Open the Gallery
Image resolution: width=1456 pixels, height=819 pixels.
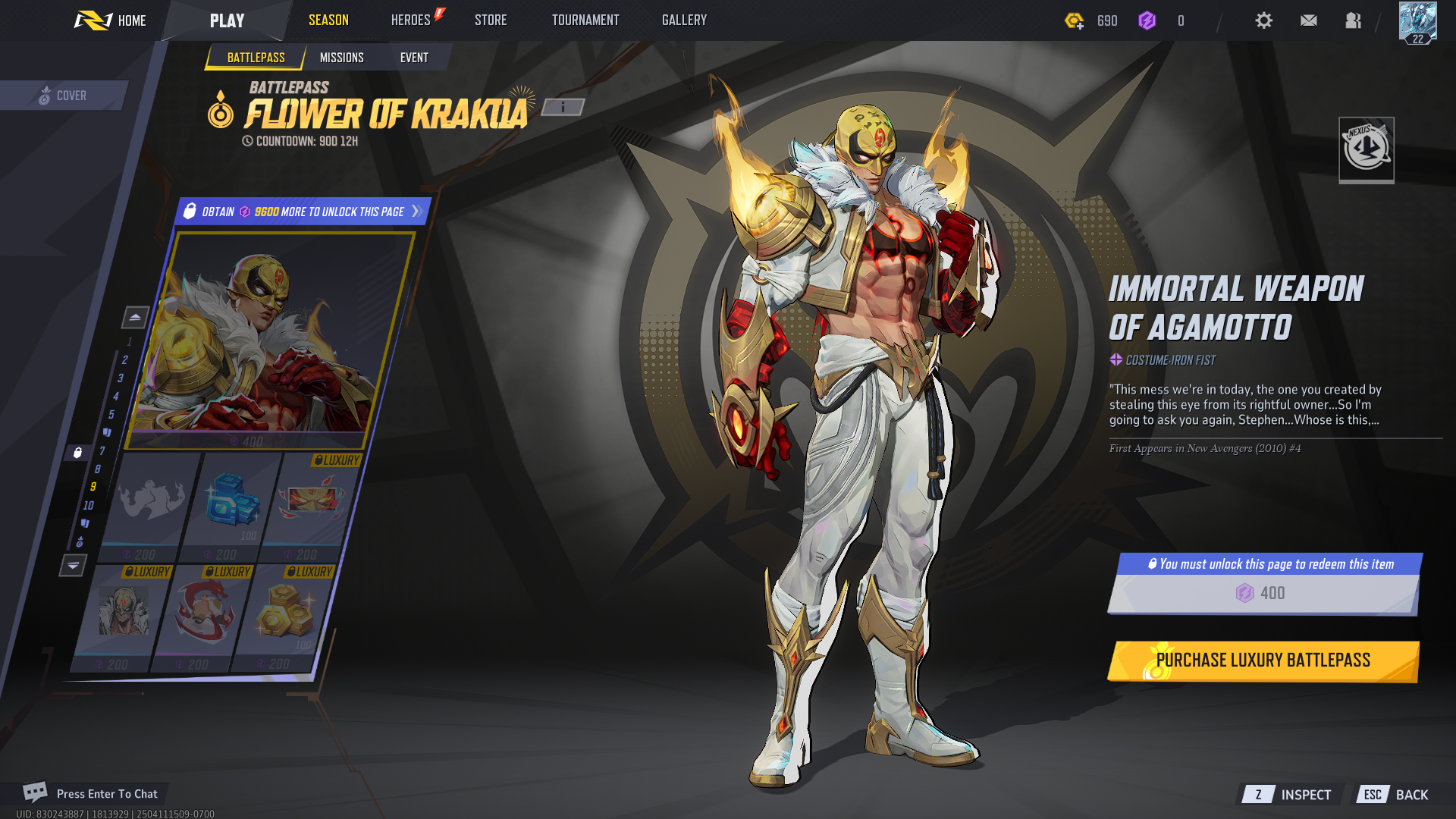684,20
